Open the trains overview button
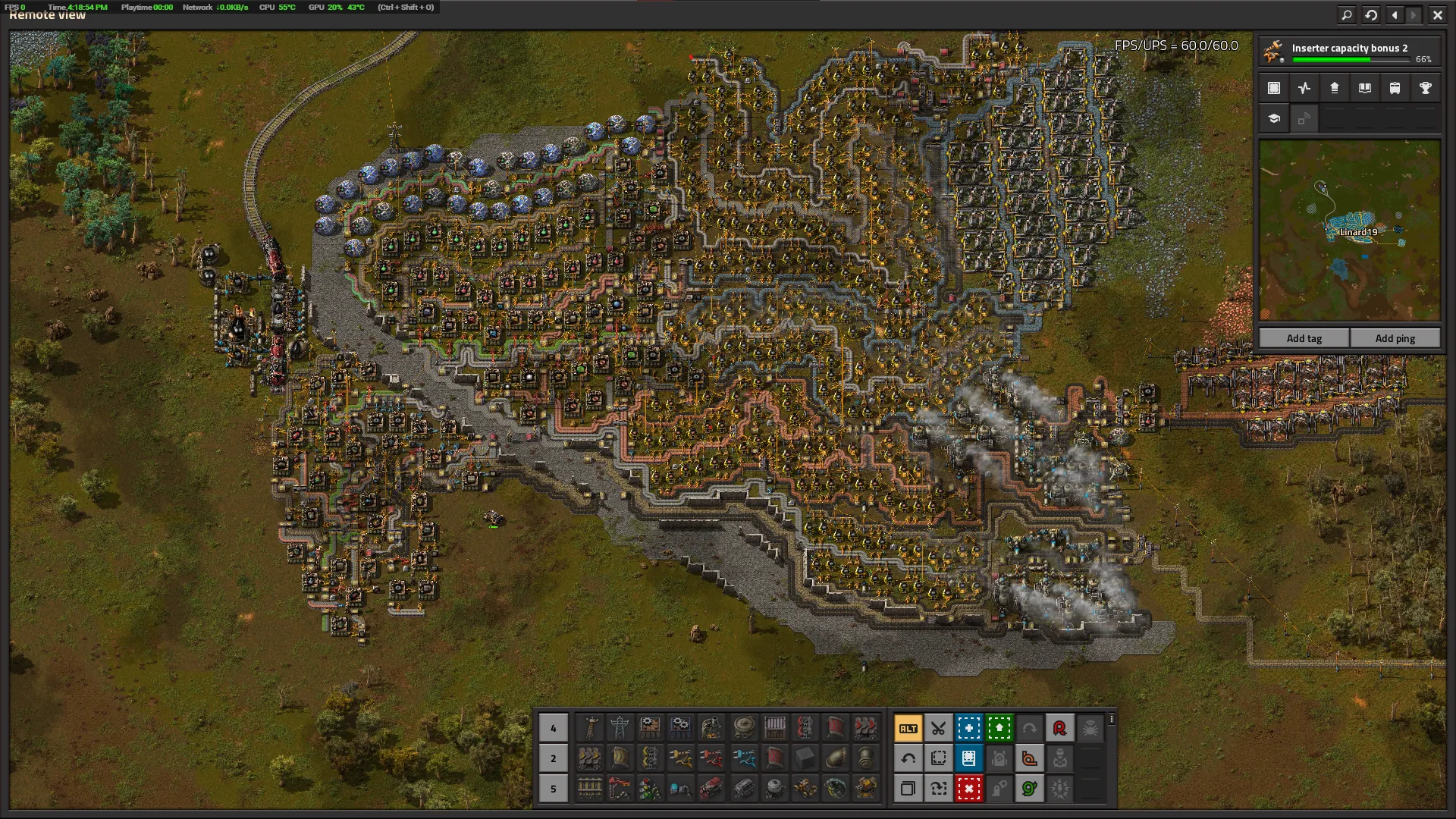The width and height of the screenshot is (1456, 819). tap(1395, 88)
